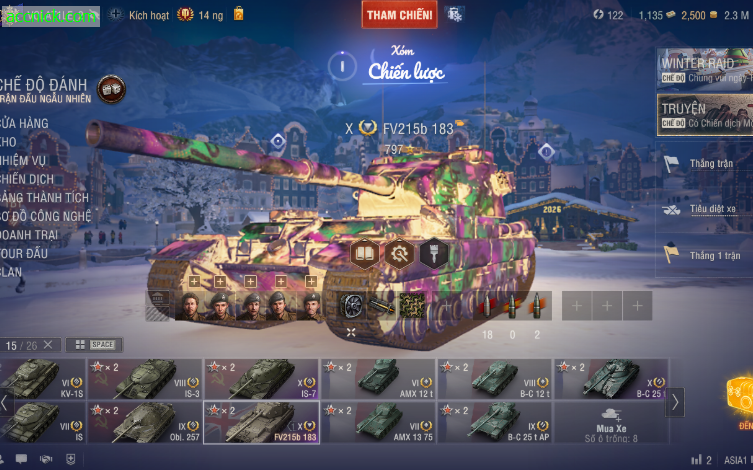The image size is (753, 470).
Task: Start battle with the THAM CHIẾN! button
Action: [399, 15]
